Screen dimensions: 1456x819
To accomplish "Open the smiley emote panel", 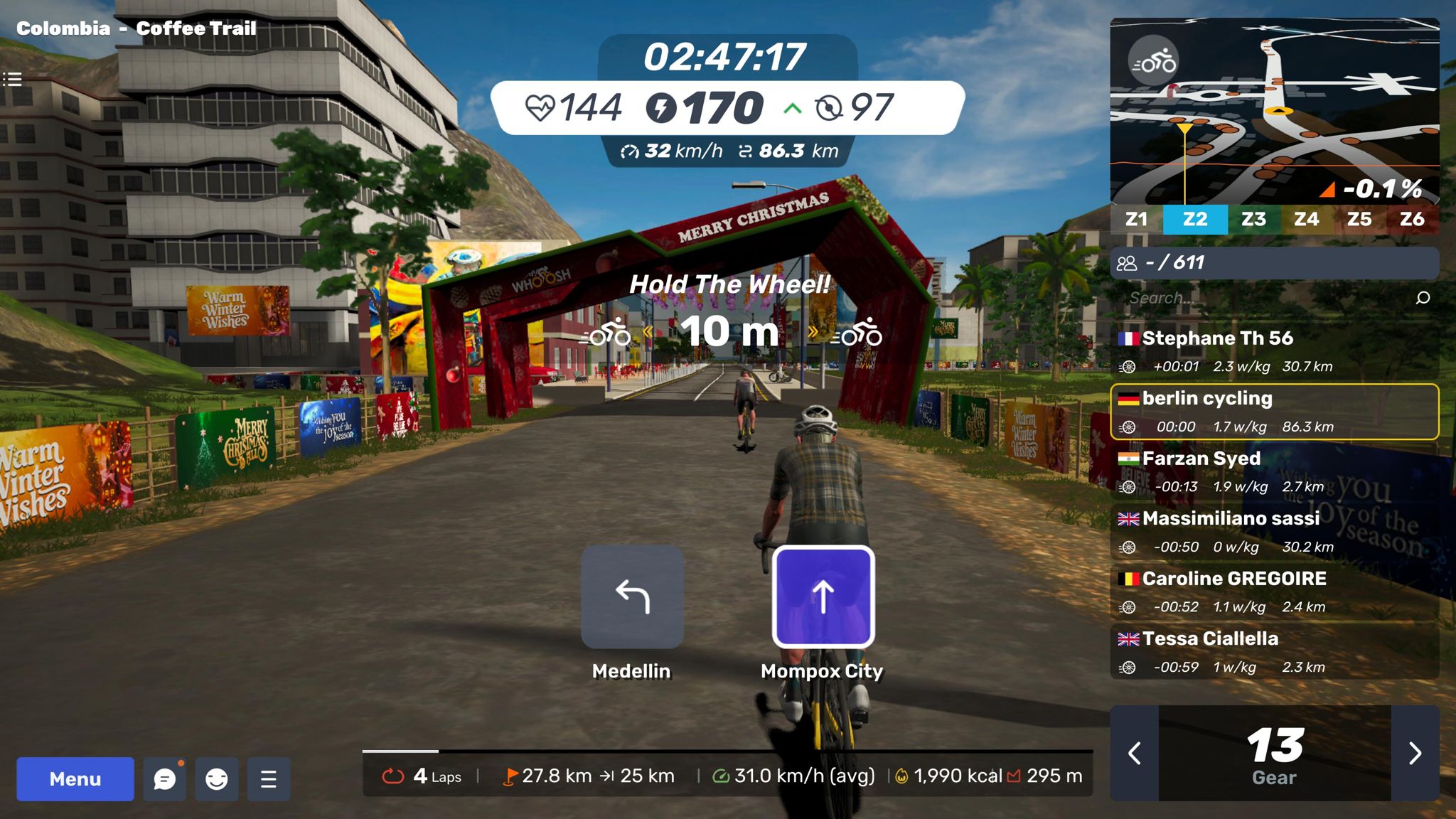I will tap(217, 779).
